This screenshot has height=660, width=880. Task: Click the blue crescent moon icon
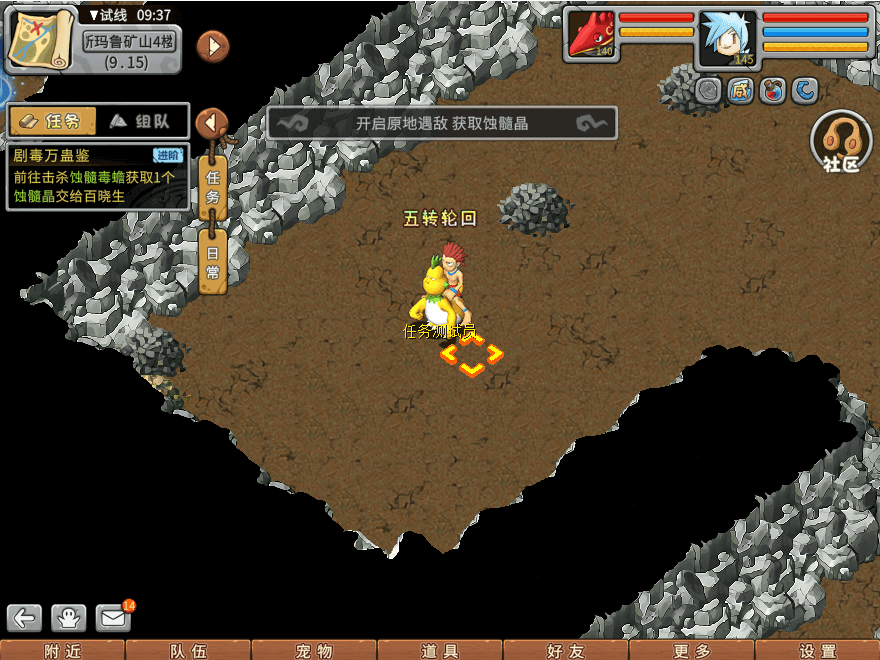point(805,91)
